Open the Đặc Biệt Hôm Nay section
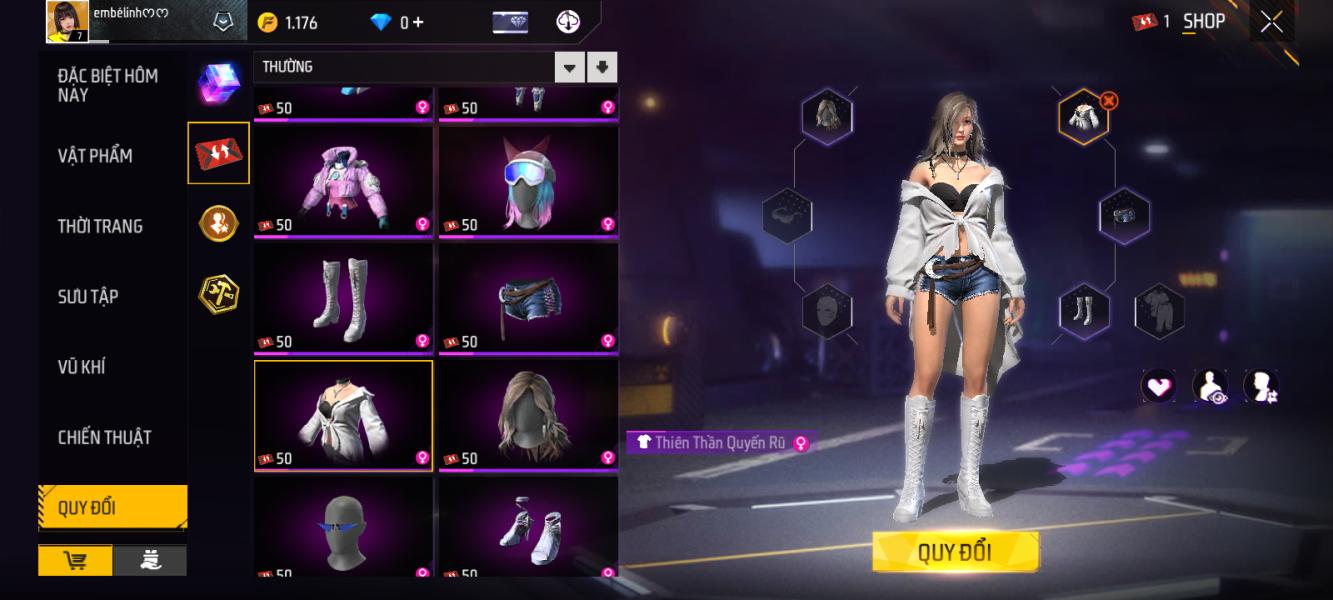 click(108, 85)
